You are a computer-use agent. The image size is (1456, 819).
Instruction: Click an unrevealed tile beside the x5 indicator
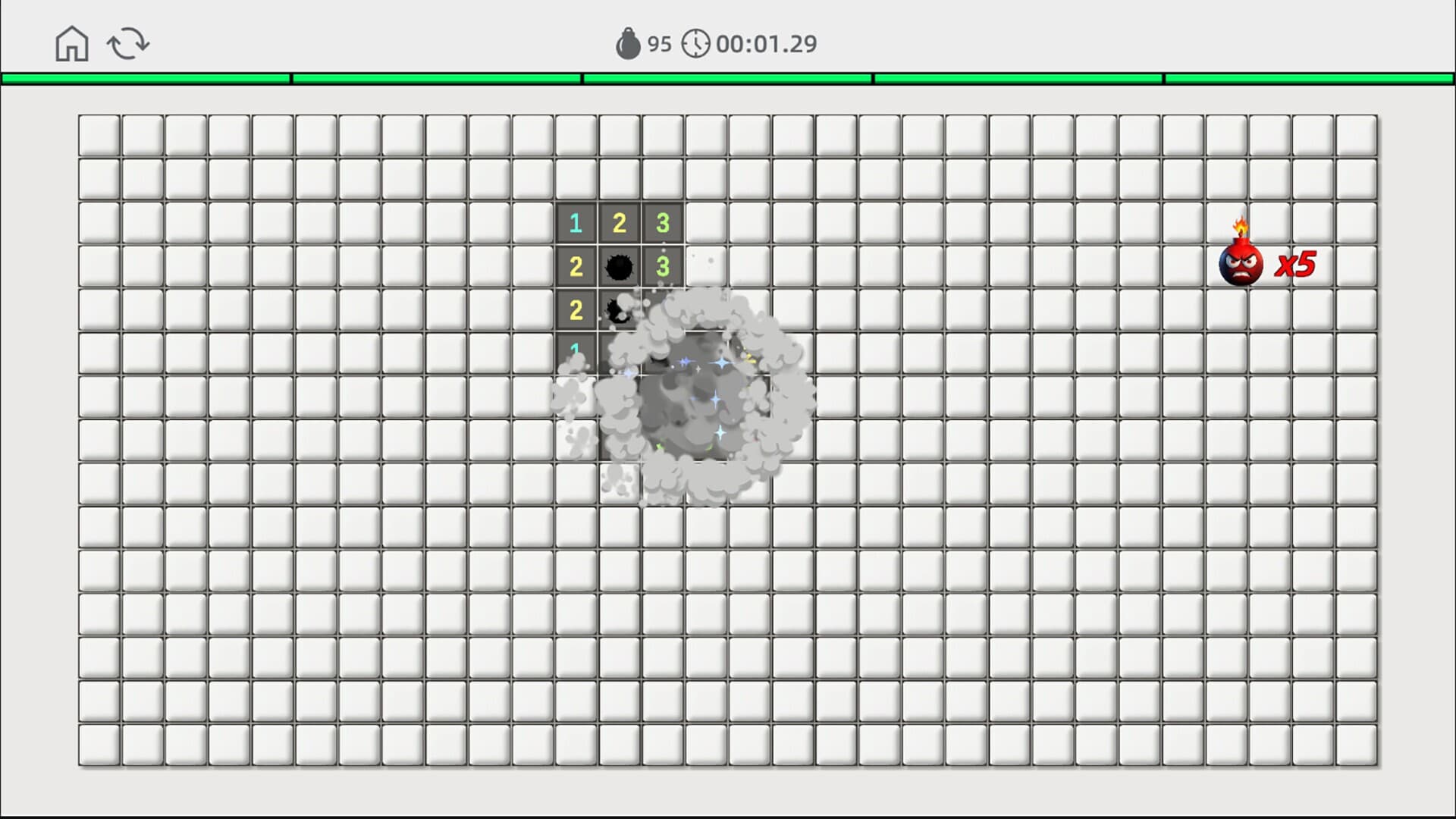click(x=1356, y=265)
